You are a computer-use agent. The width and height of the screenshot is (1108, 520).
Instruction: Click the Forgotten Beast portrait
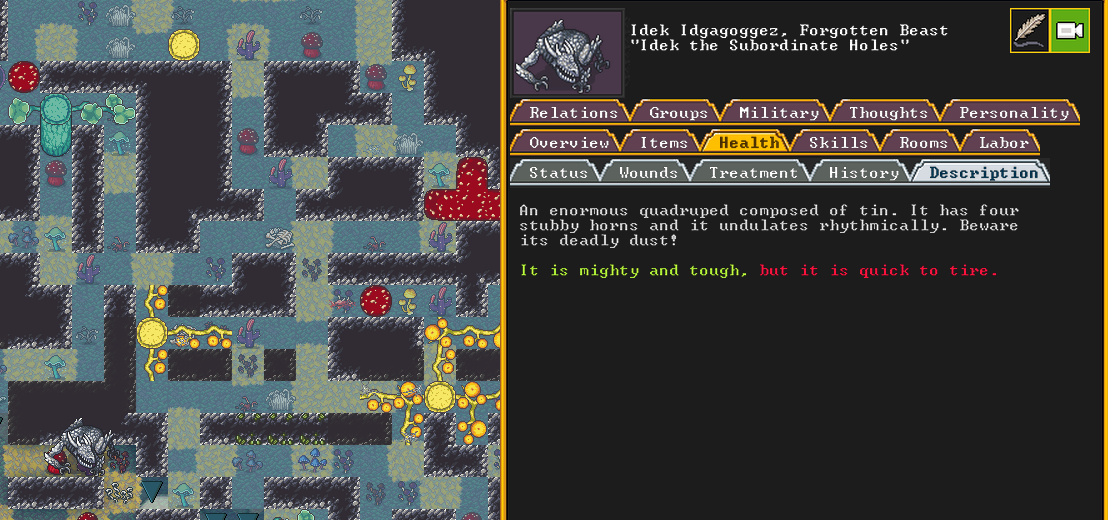click(x=567, y=53)
